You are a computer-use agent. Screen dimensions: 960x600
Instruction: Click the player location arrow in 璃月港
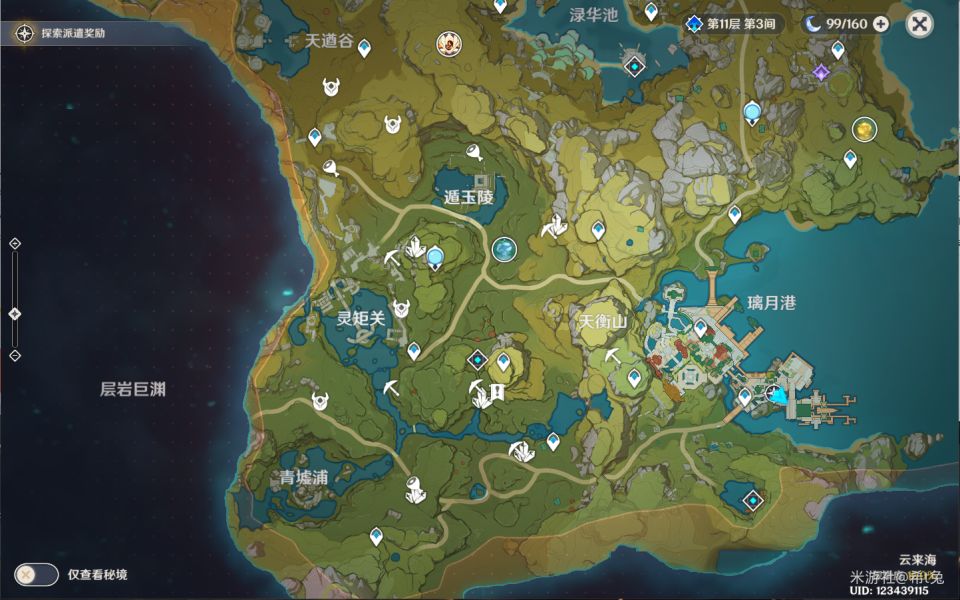click(777, 396)
